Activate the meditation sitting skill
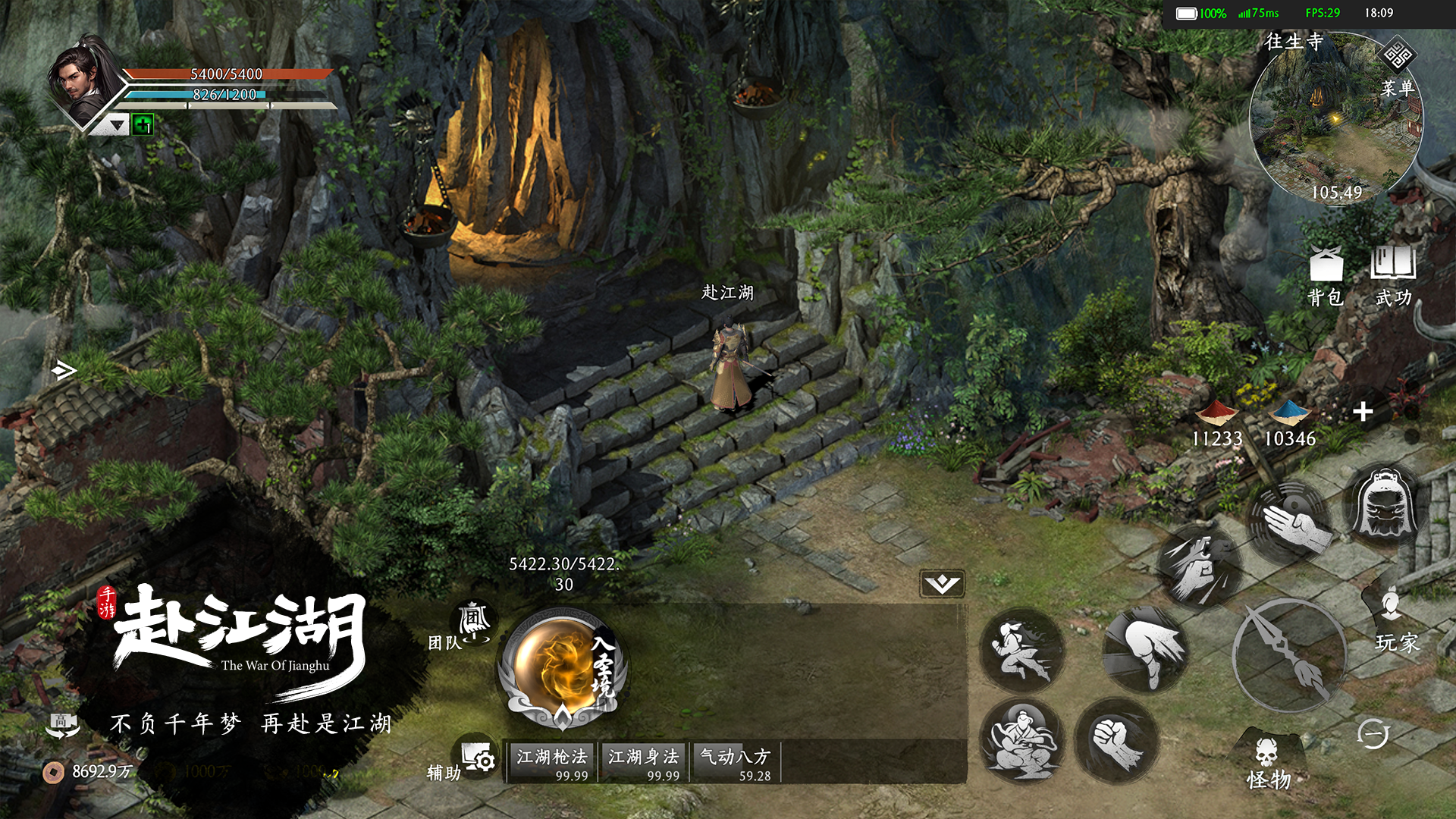 (1021, 740)
